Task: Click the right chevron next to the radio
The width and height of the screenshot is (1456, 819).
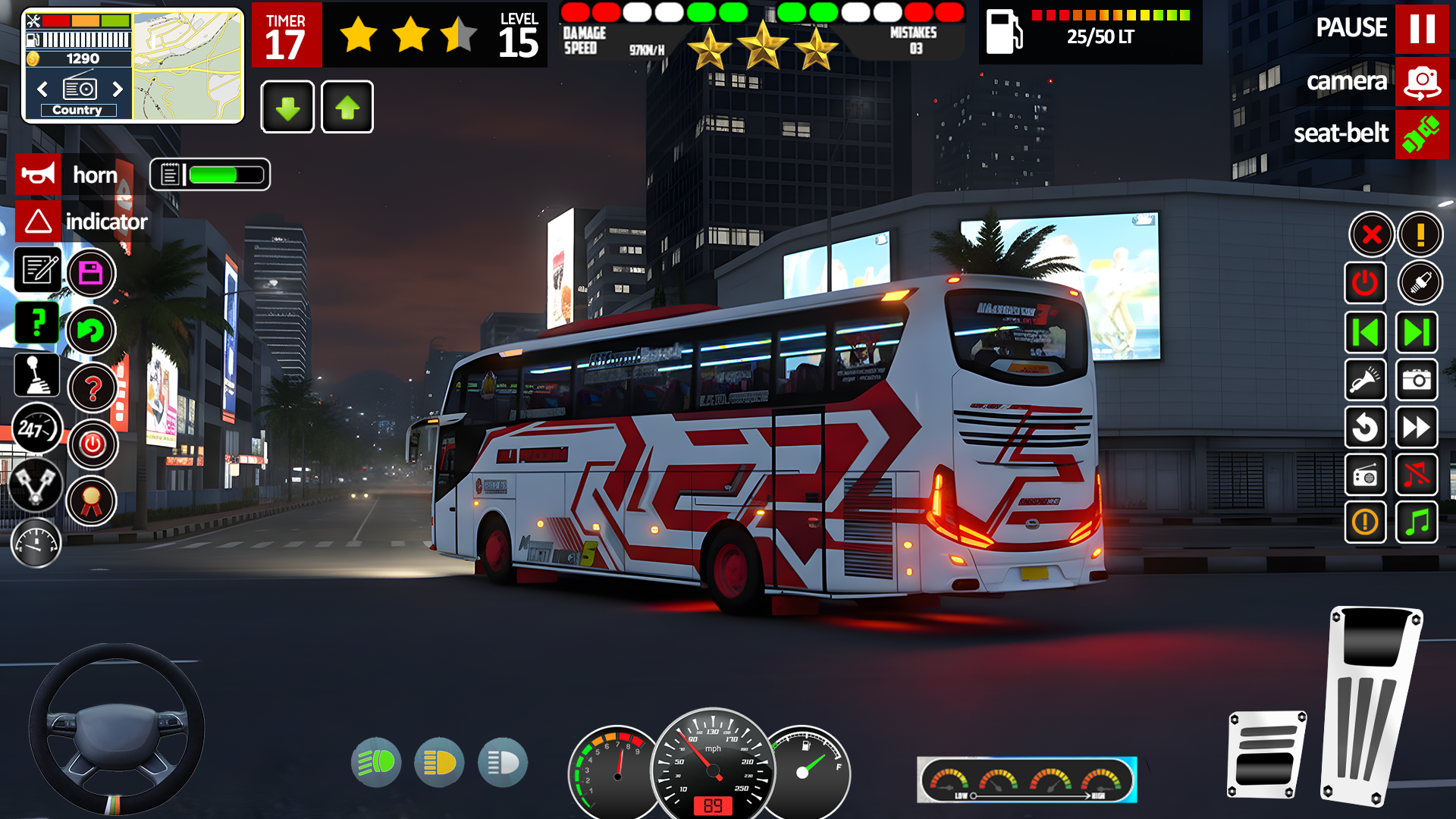Action: click(118, 89)
